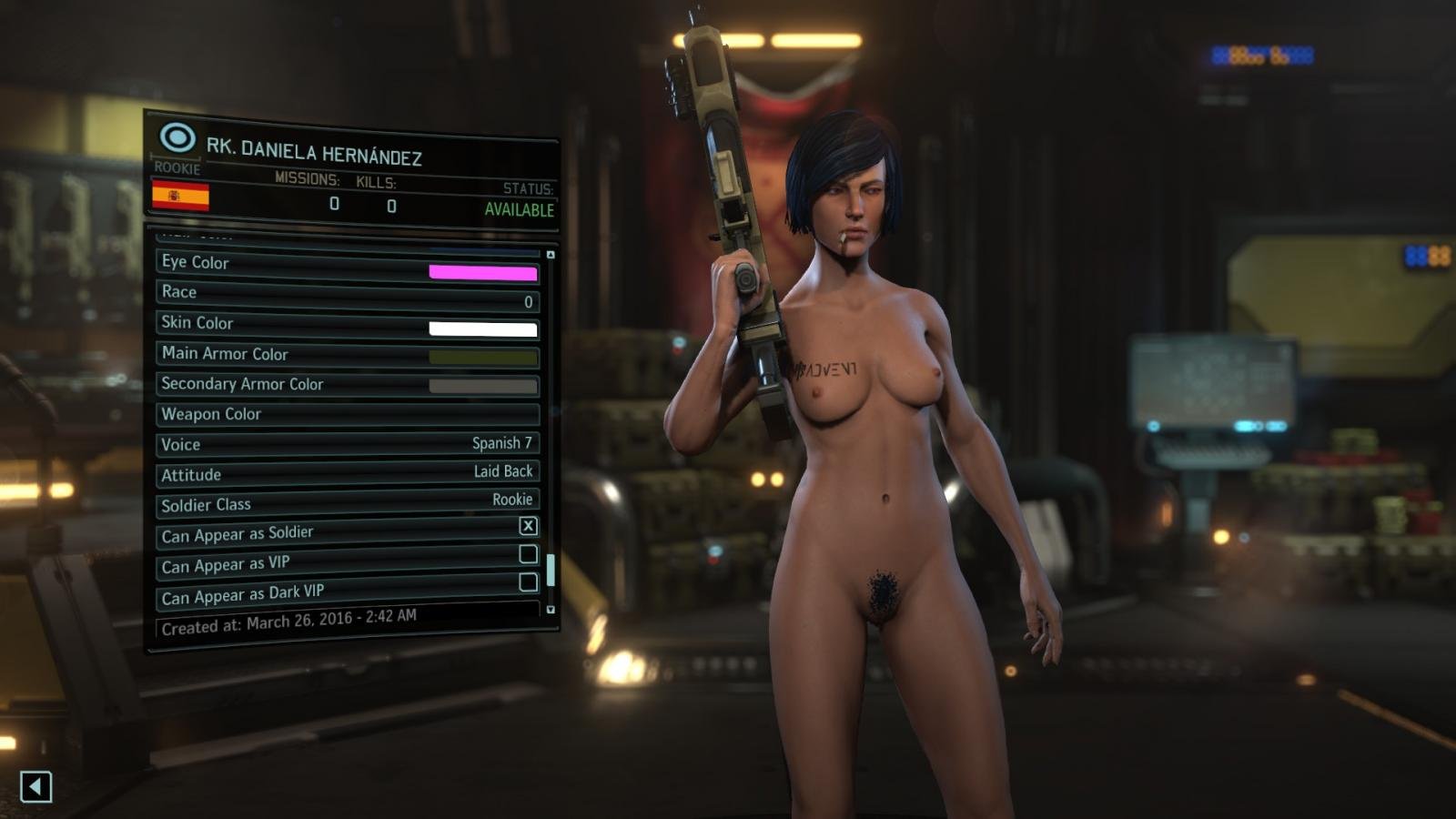Choose the Weapon Color row
Screen dimensions: 1456x819
[x=348, y=415]
